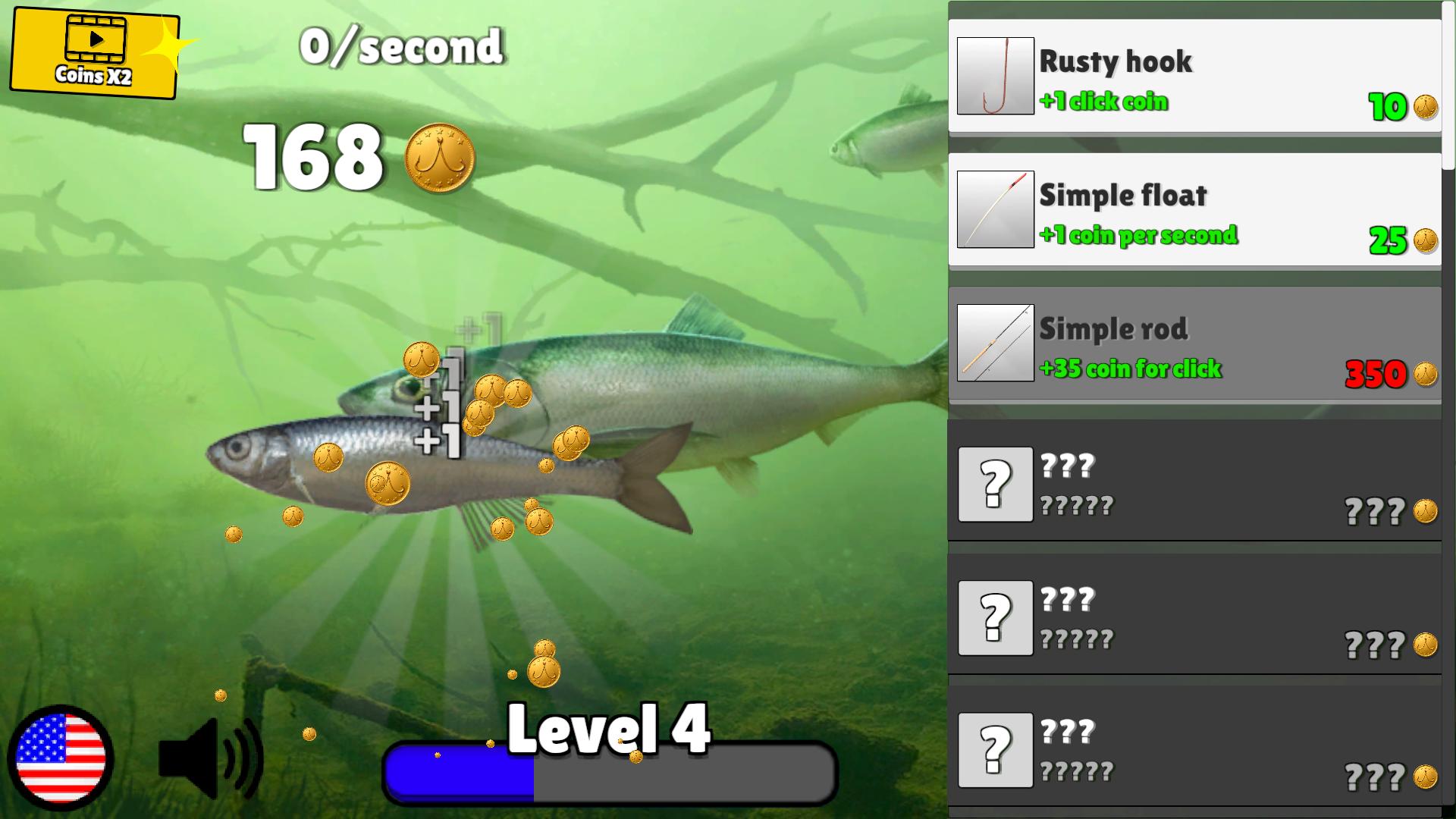Click the Rusty hook upgrade icon
Image resolution: width=1456 pixels, height=819 pixels.
(995, 76)
